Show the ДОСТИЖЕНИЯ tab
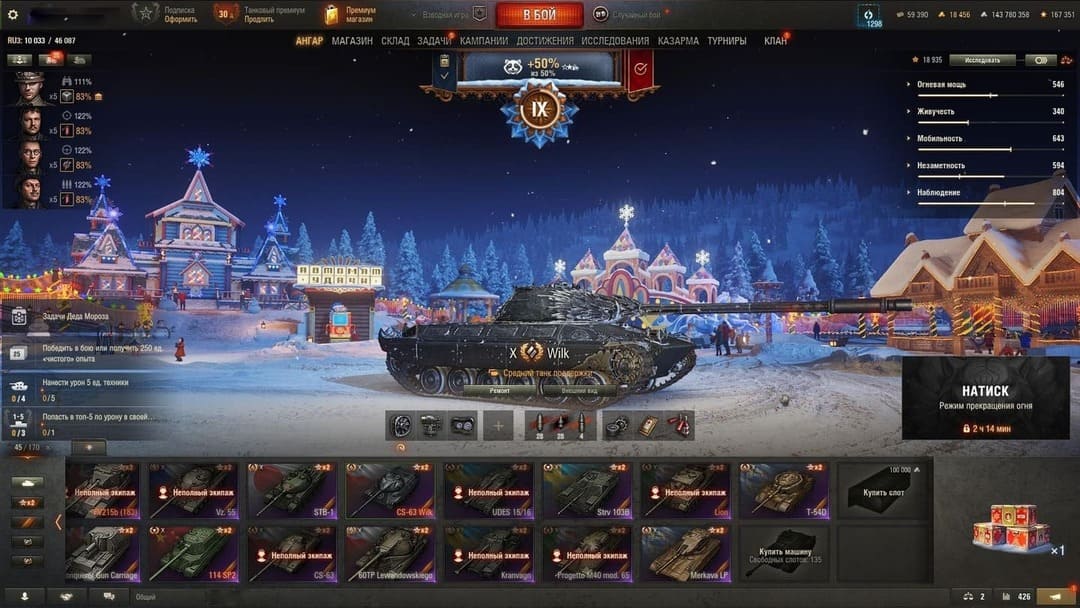This screenshot has width=1080, height=608. coord(545,41)
